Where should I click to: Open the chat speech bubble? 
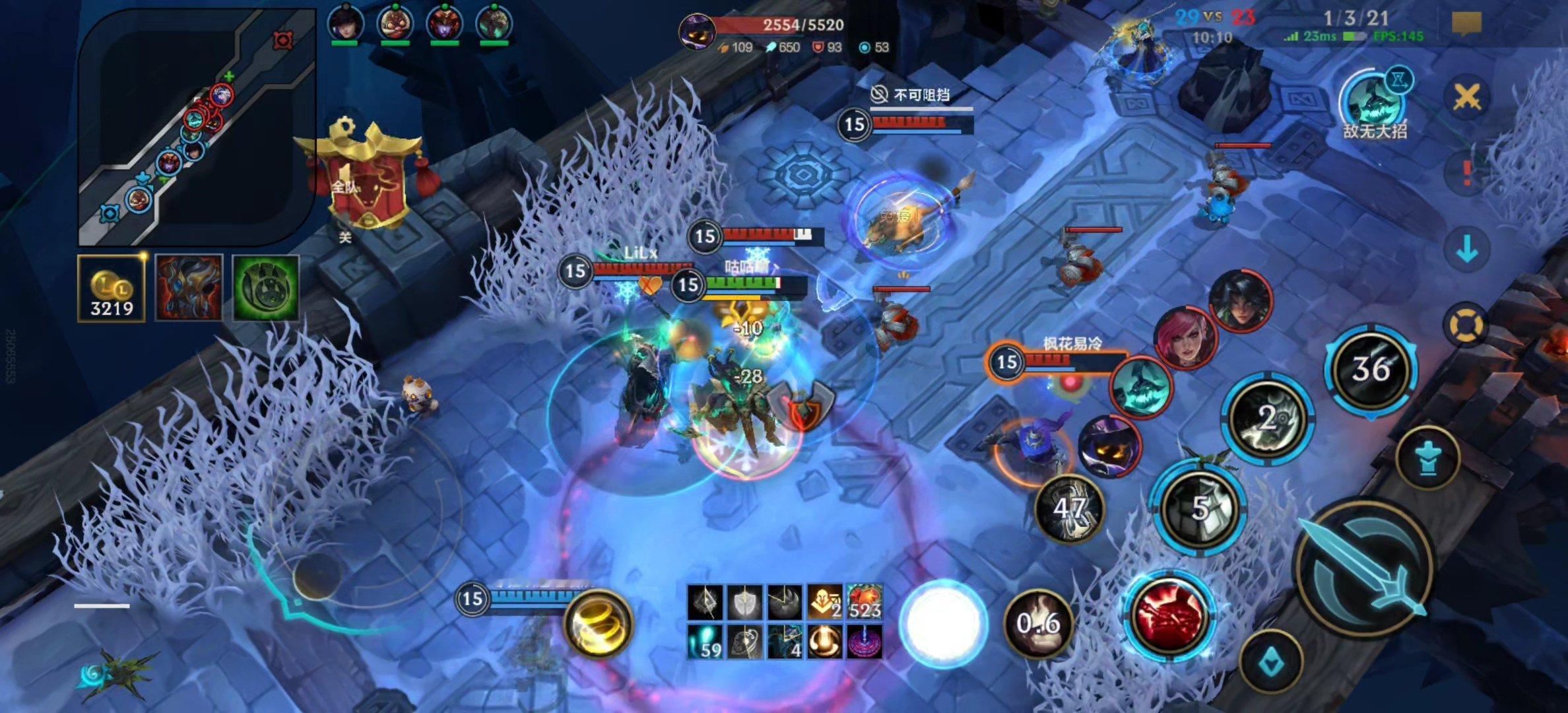pos(1466,24)
